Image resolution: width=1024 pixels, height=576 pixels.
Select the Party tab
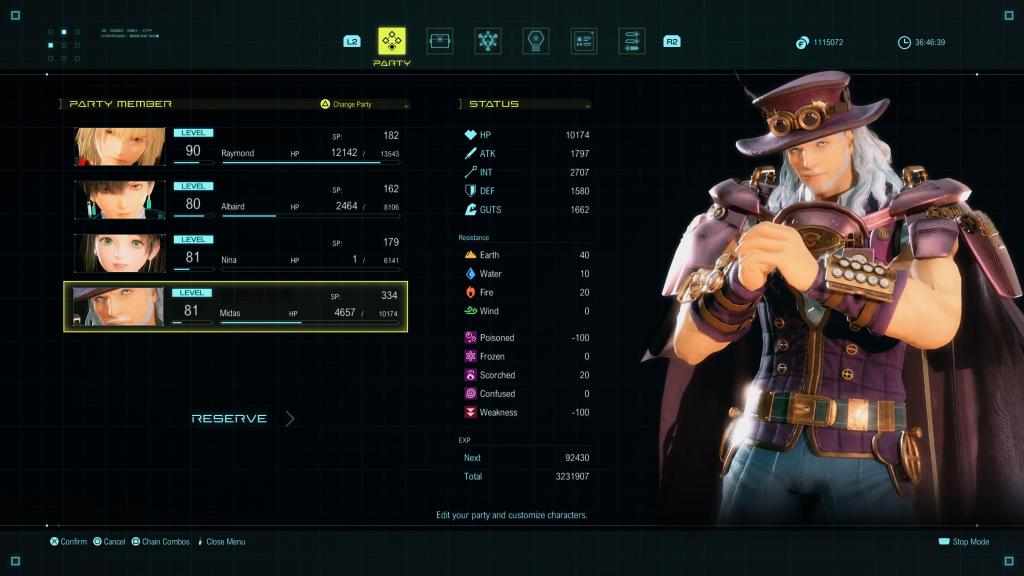tap(392, 41)
